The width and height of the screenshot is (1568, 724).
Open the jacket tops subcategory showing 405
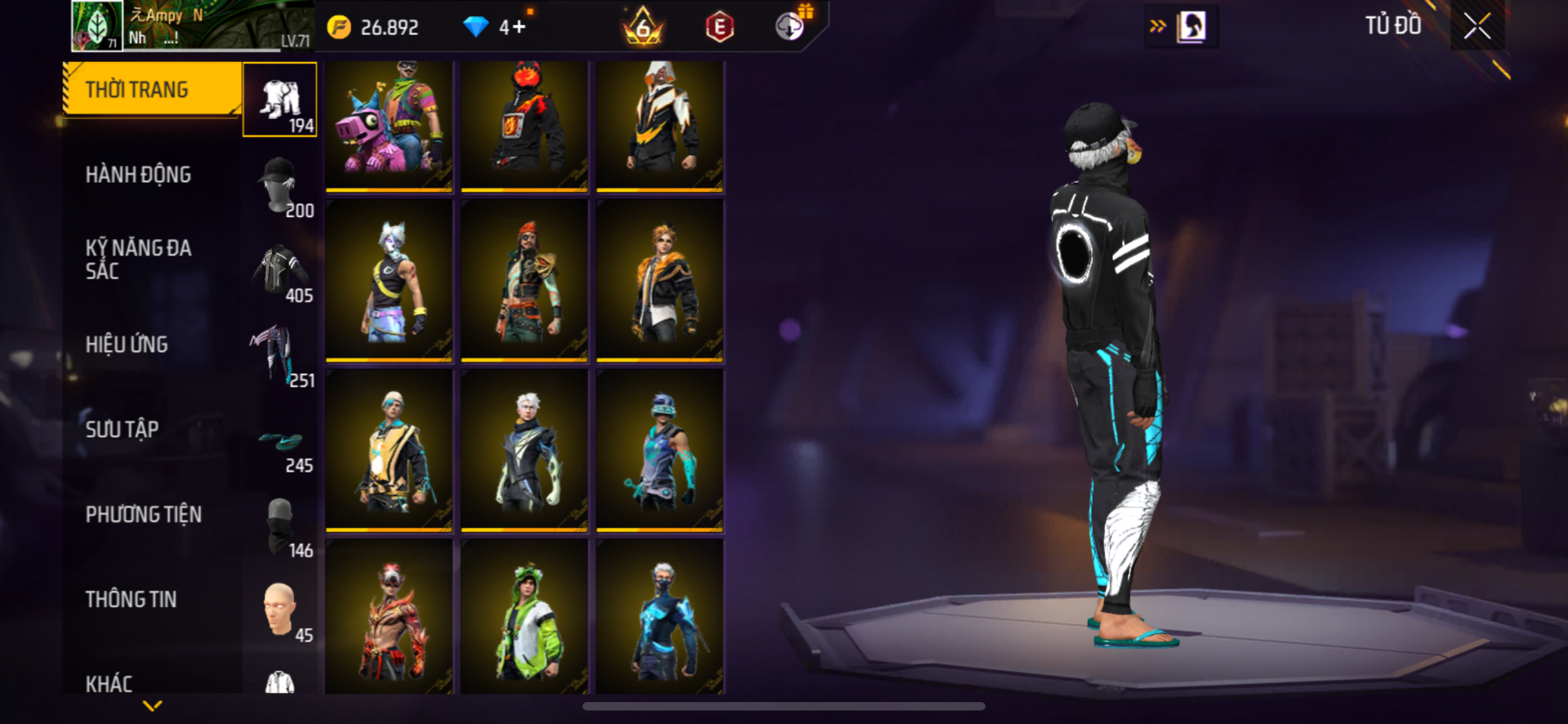click(280, 269)
